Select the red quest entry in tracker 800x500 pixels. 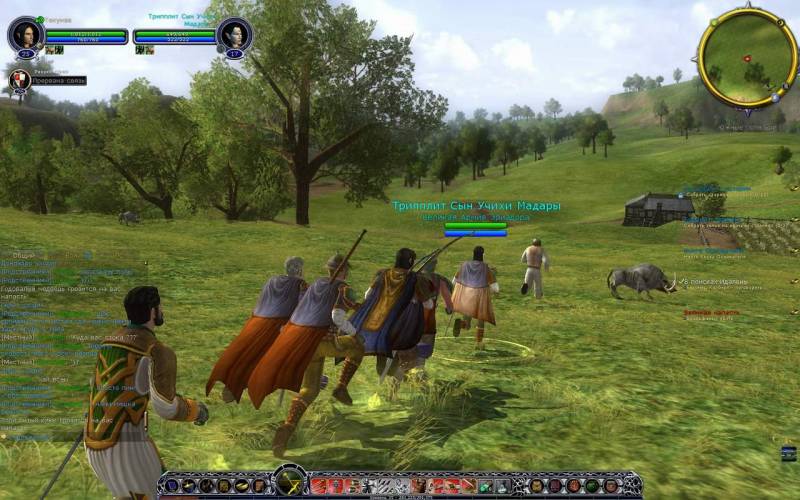click(712, 313)
